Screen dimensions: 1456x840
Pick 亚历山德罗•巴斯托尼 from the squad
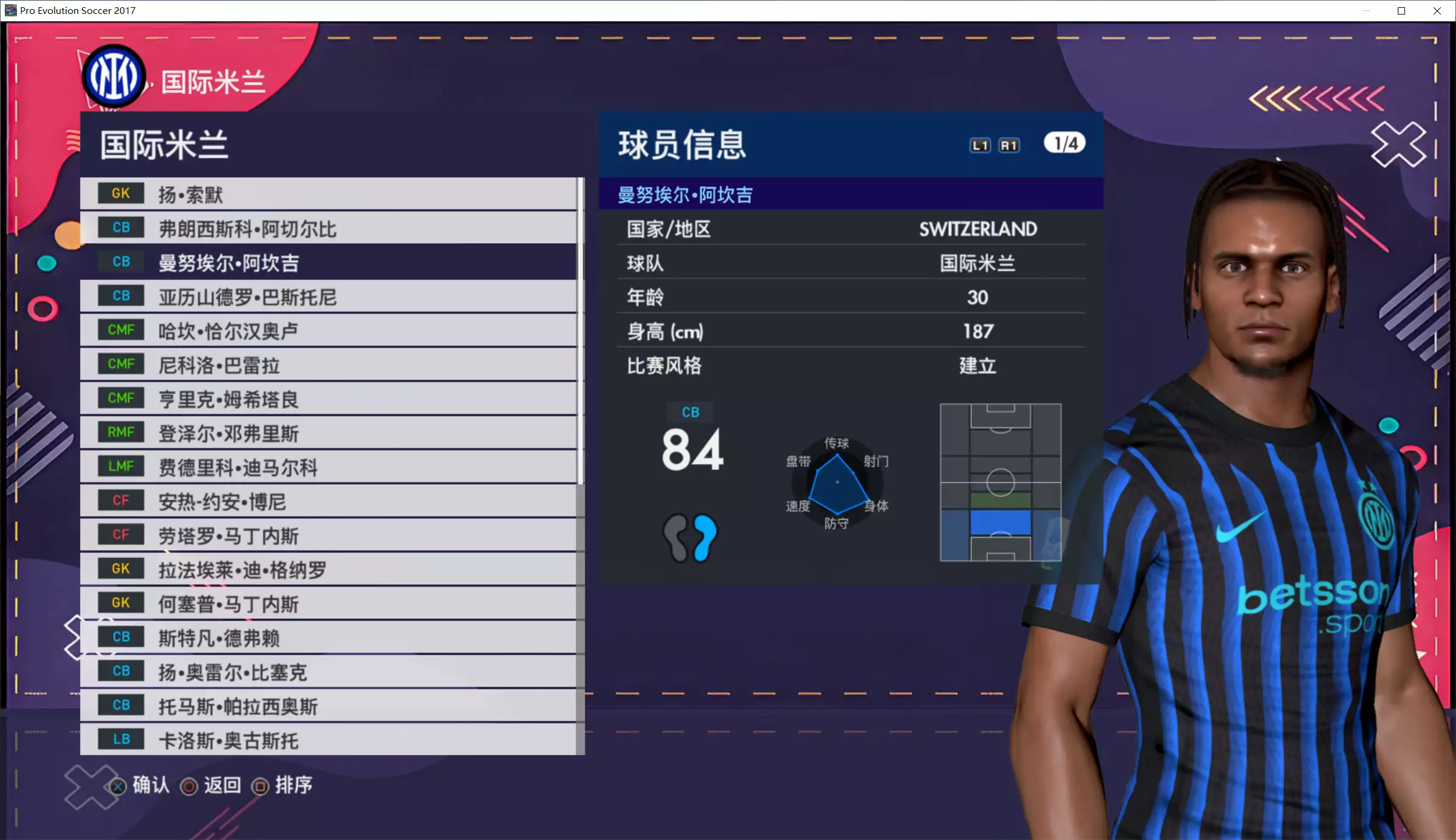tap(327, 297)
